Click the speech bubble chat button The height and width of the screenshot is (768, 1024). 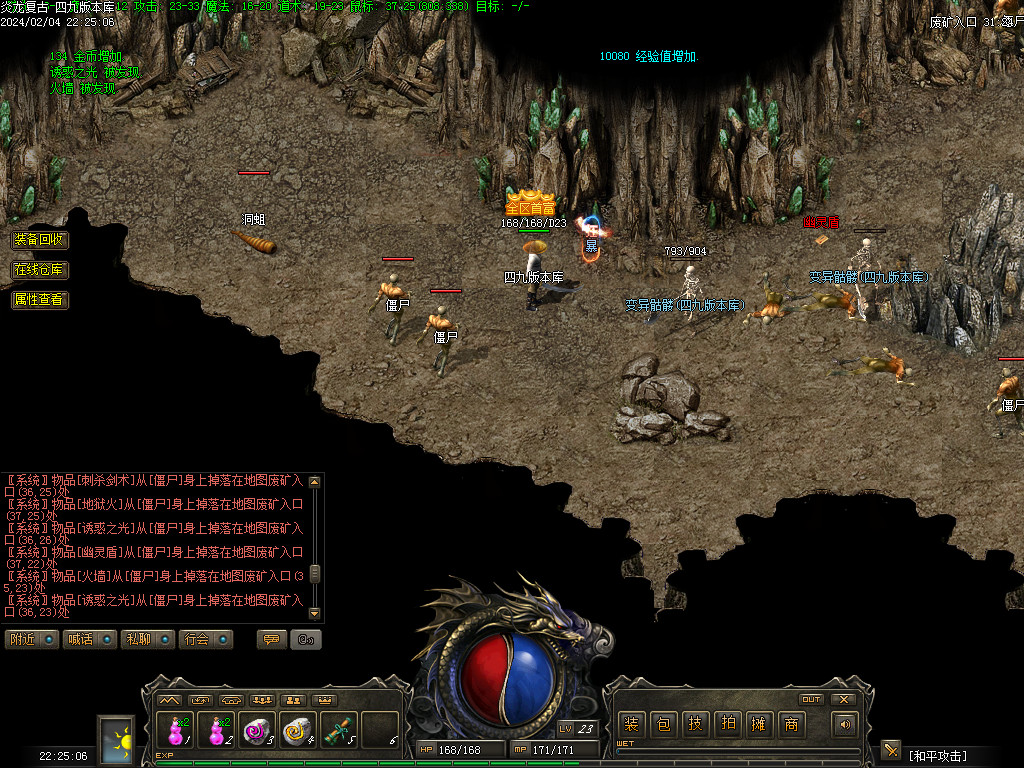tap(271, 639)
